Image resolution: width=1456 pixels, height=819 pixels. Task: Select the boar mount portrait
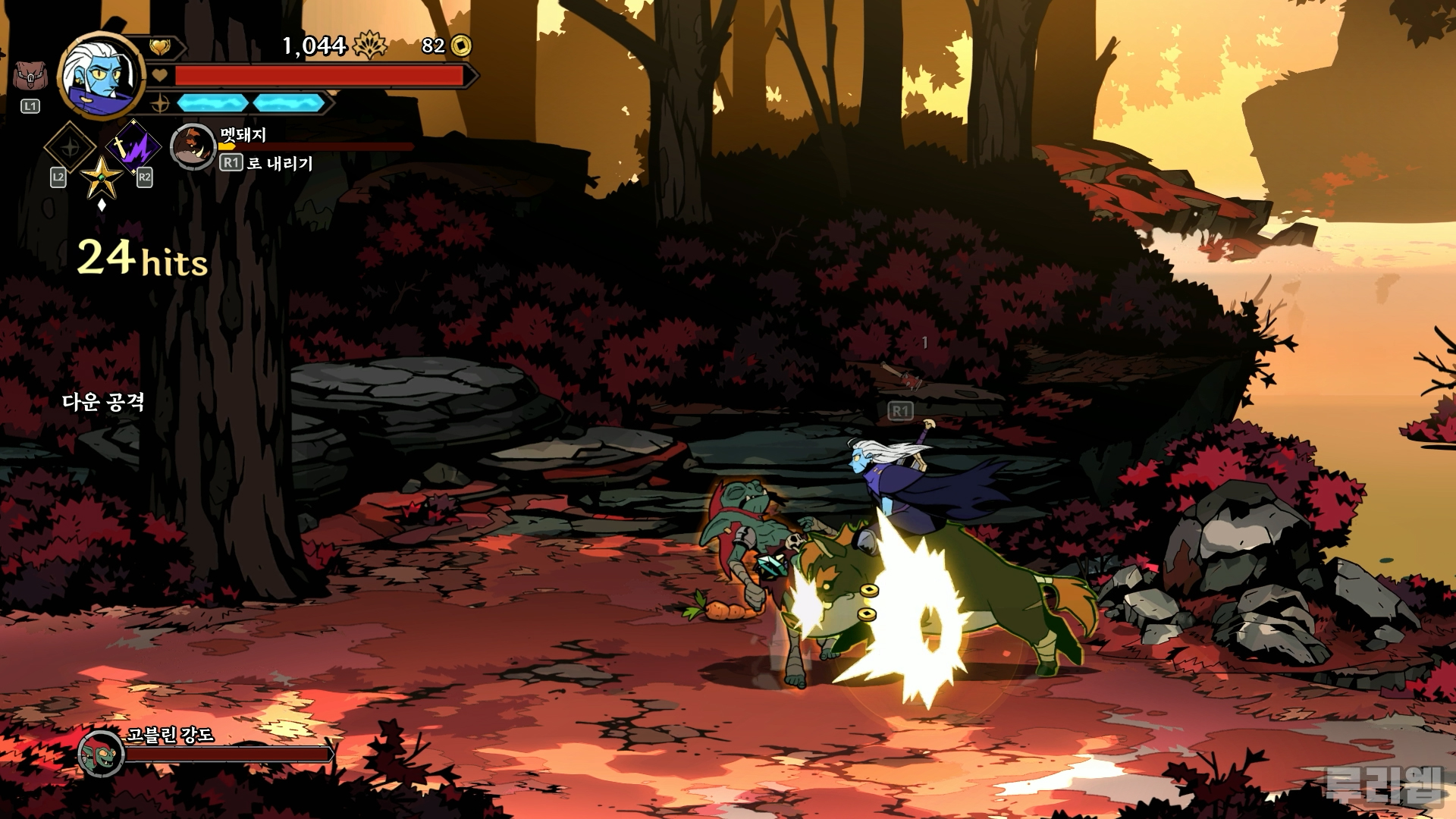pos(193,146)
